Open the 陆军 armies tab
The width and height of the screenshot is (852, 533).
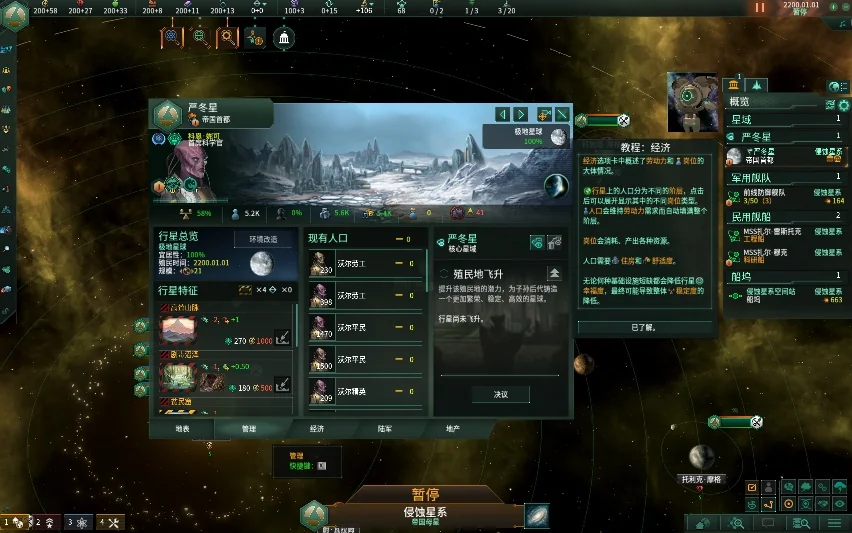[385, 428]
